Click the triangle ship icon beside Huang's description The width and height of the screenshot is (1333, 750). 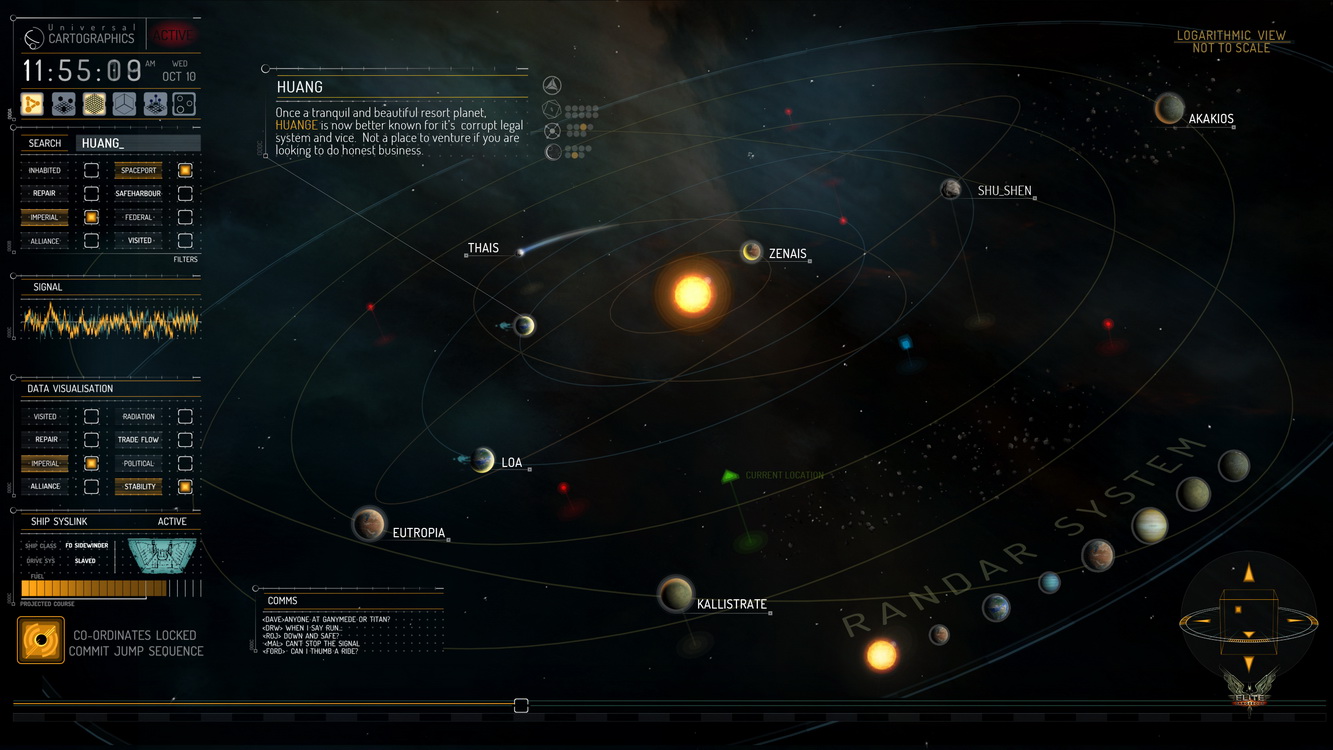click(552, 86)
